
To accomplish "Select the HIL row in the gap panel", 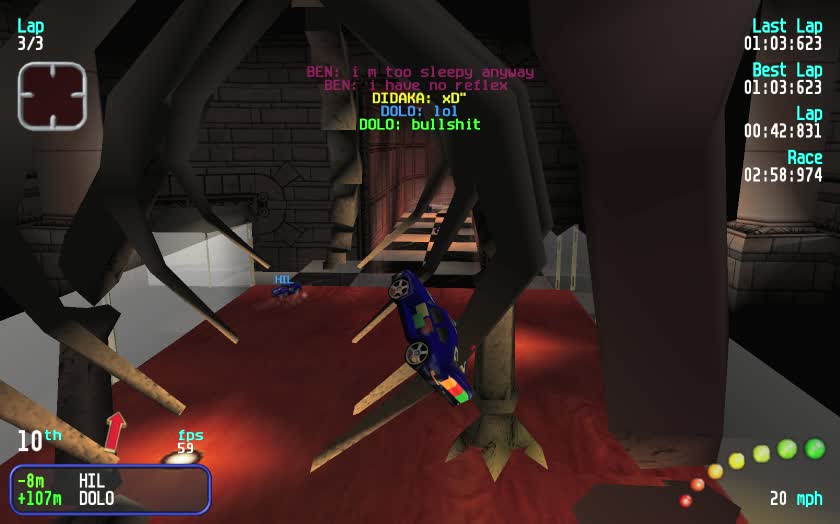I will coord(110,481).
